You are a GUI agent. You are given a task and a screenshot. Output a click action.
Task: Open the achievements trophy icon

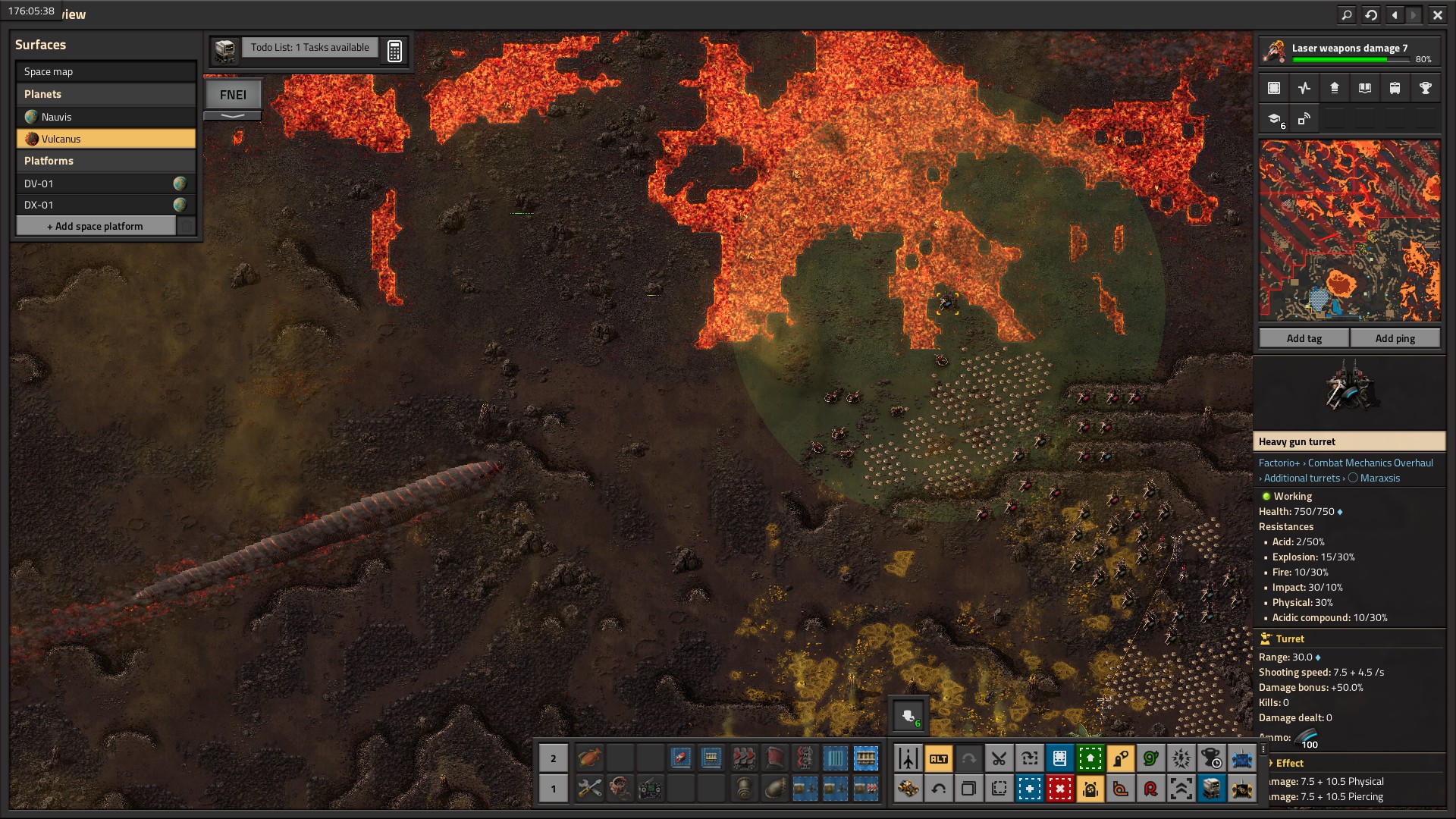(x=1425, y=88)
